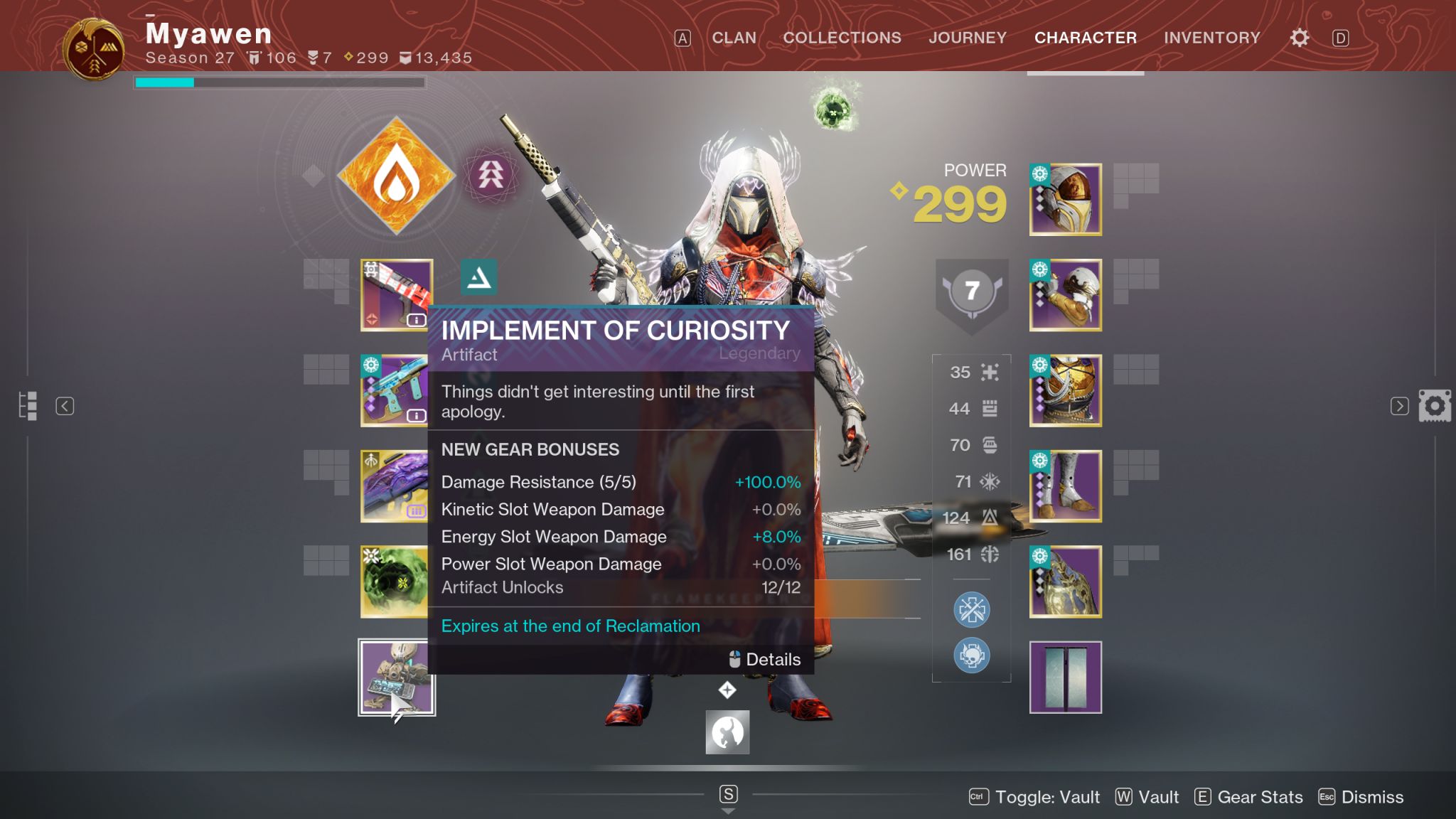Select the Character tab
The width and height of the screenshot is (1456, 819).
(x=1085, y=38)
